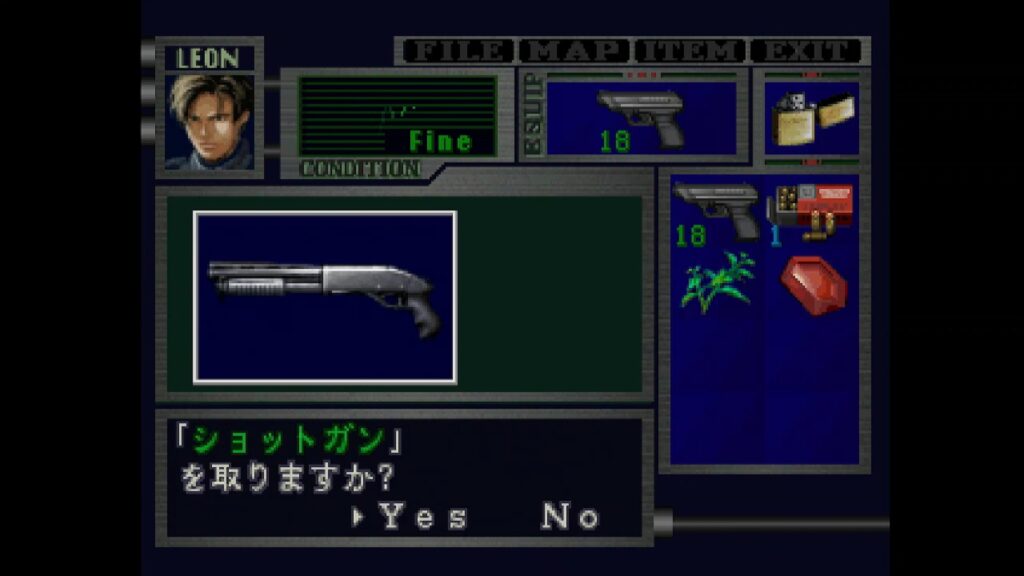Select the ITEM tab

(x=690, y=51)
